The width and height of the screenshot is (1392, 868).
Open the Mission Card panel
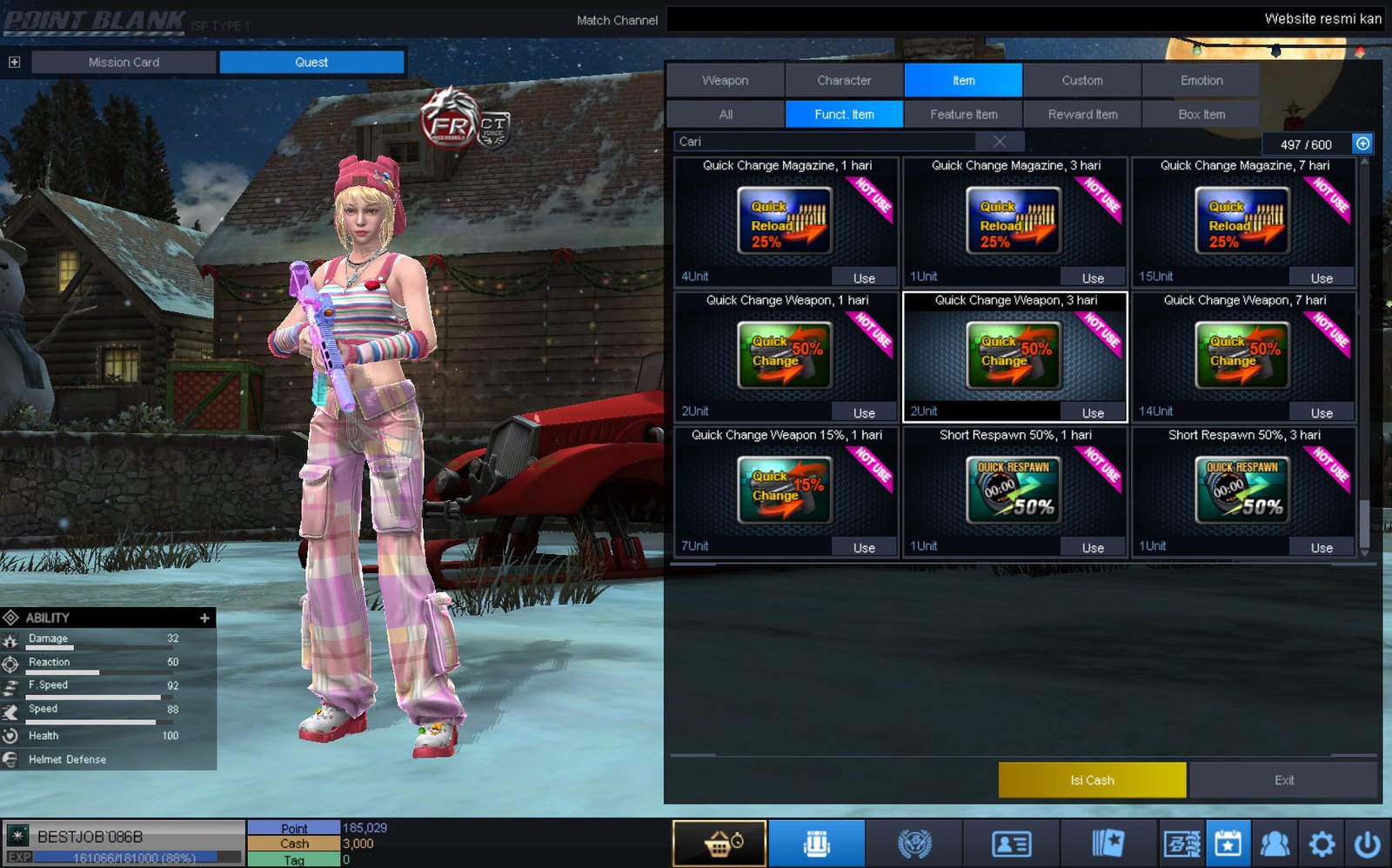click(x=124, y=62)
